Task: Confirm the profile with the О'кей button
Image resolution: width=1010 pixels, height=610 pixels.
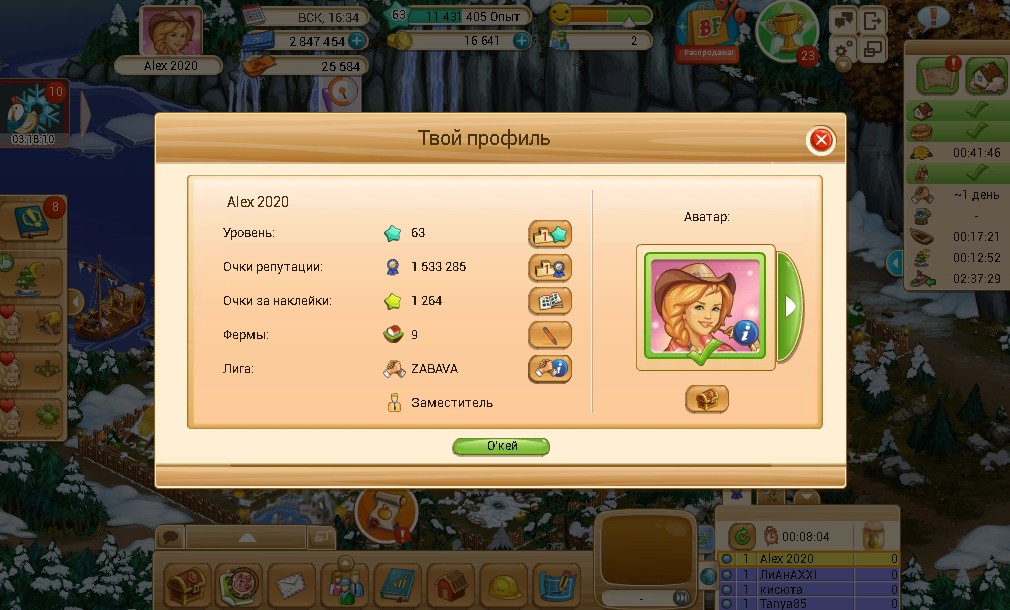Action: [501, 446]
